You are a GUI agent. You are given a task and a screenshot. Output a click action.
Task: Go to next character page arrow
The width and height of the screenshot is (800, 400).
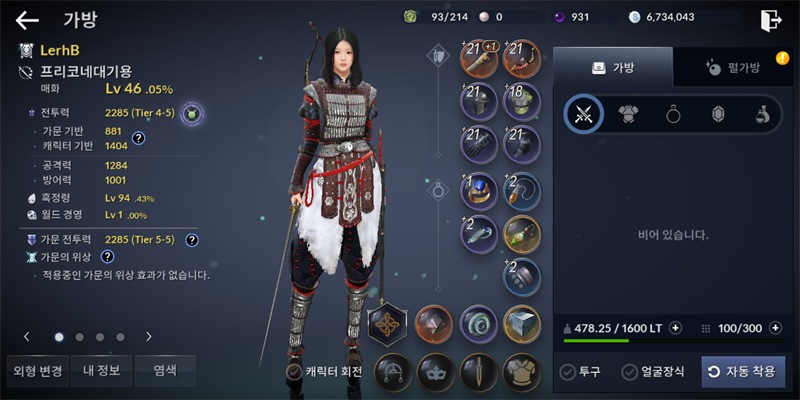click(x=149, y=337)
